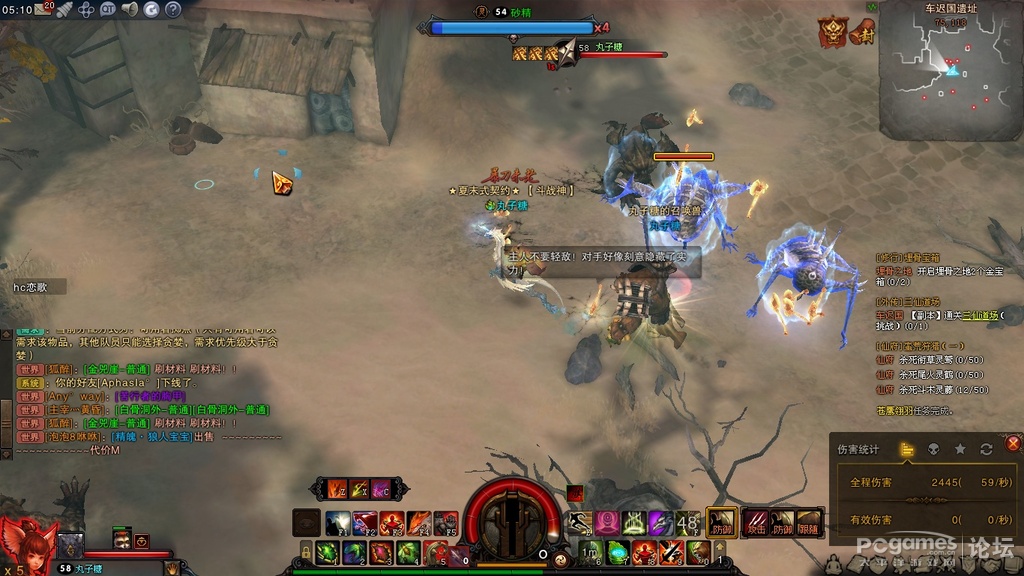Open the question mark help button
Viewport: 1024px width, 576px height.
(173, 9)
